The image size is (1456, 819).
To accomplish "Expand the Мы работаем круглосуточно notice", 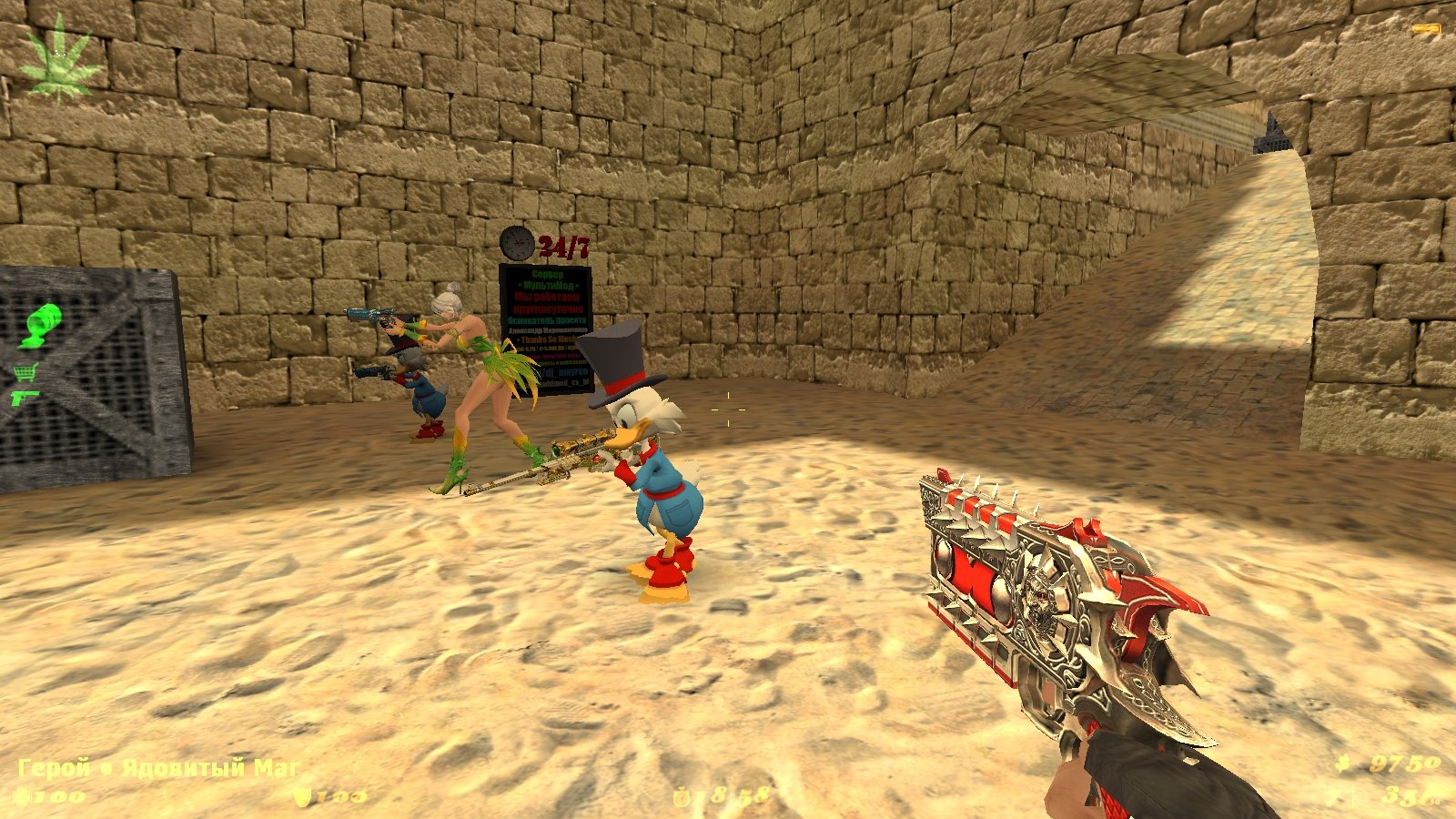I will pyautogui.click(x=548, y=302).
